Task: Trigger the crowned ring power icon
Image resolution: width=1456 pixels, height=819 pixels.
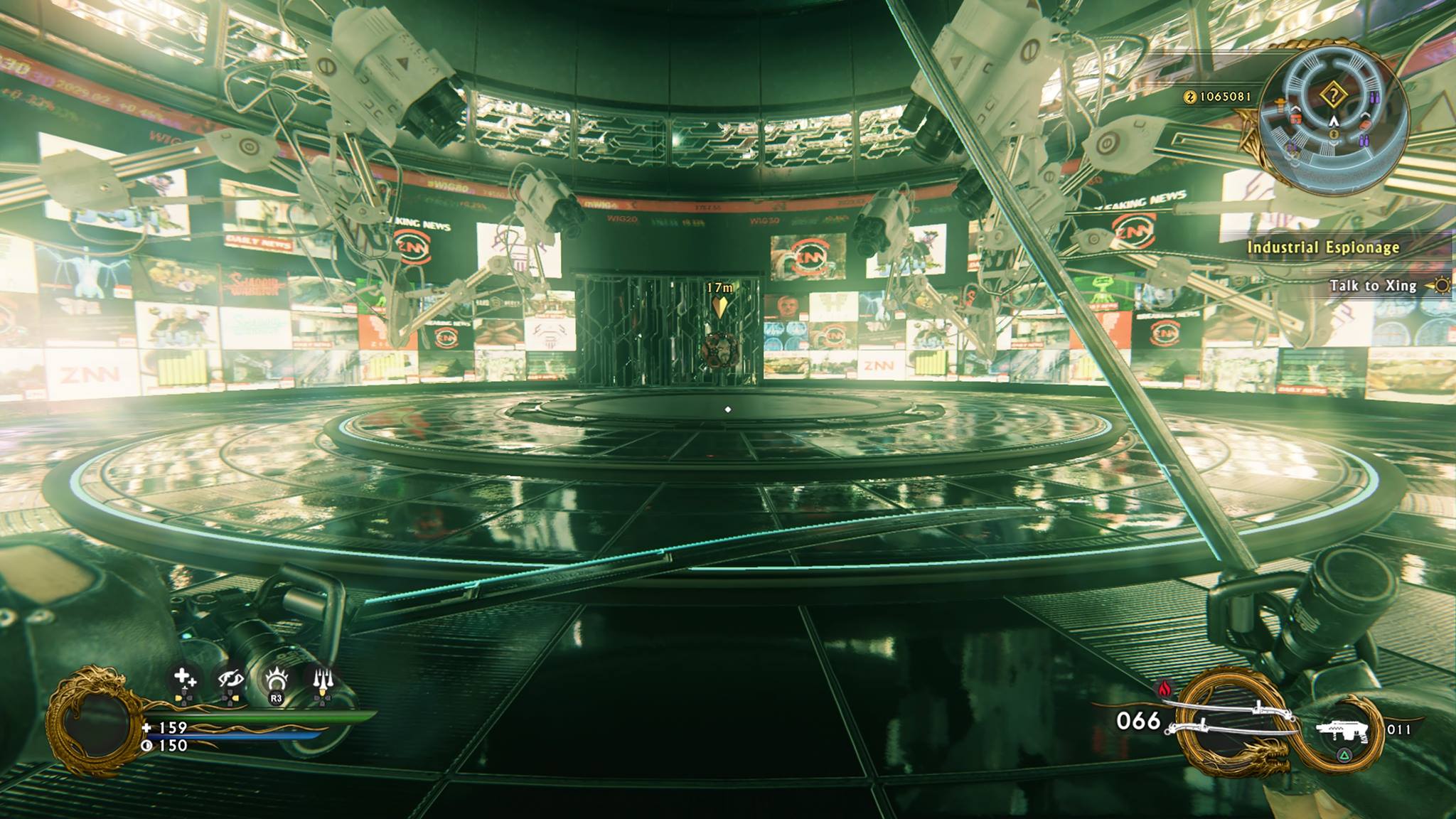Action: [276, 681]
